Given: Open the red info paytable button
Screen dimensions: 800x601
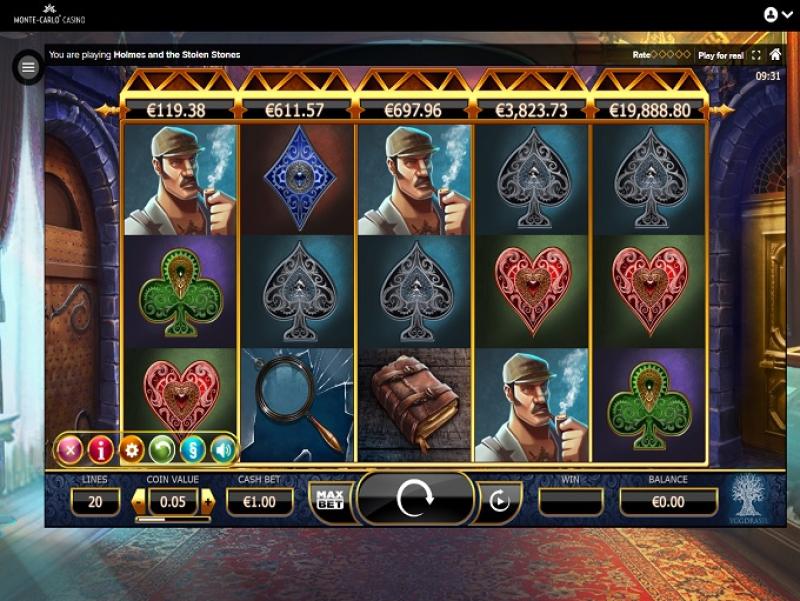Looking at the screenshot, I should [x=100, y=450].
